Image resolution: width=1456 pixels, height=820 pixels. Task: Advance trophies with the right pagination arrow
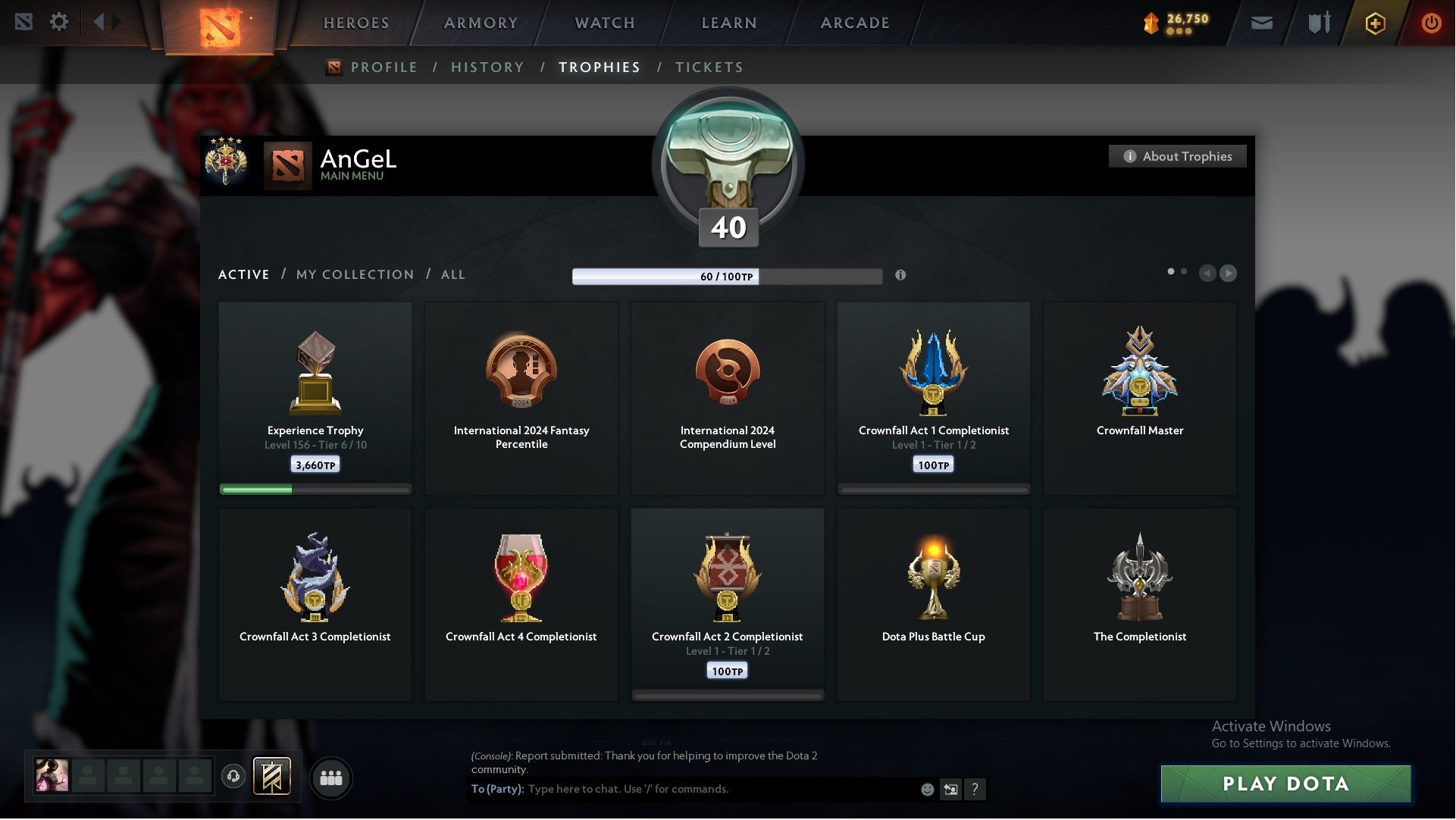pos(1228,274)
